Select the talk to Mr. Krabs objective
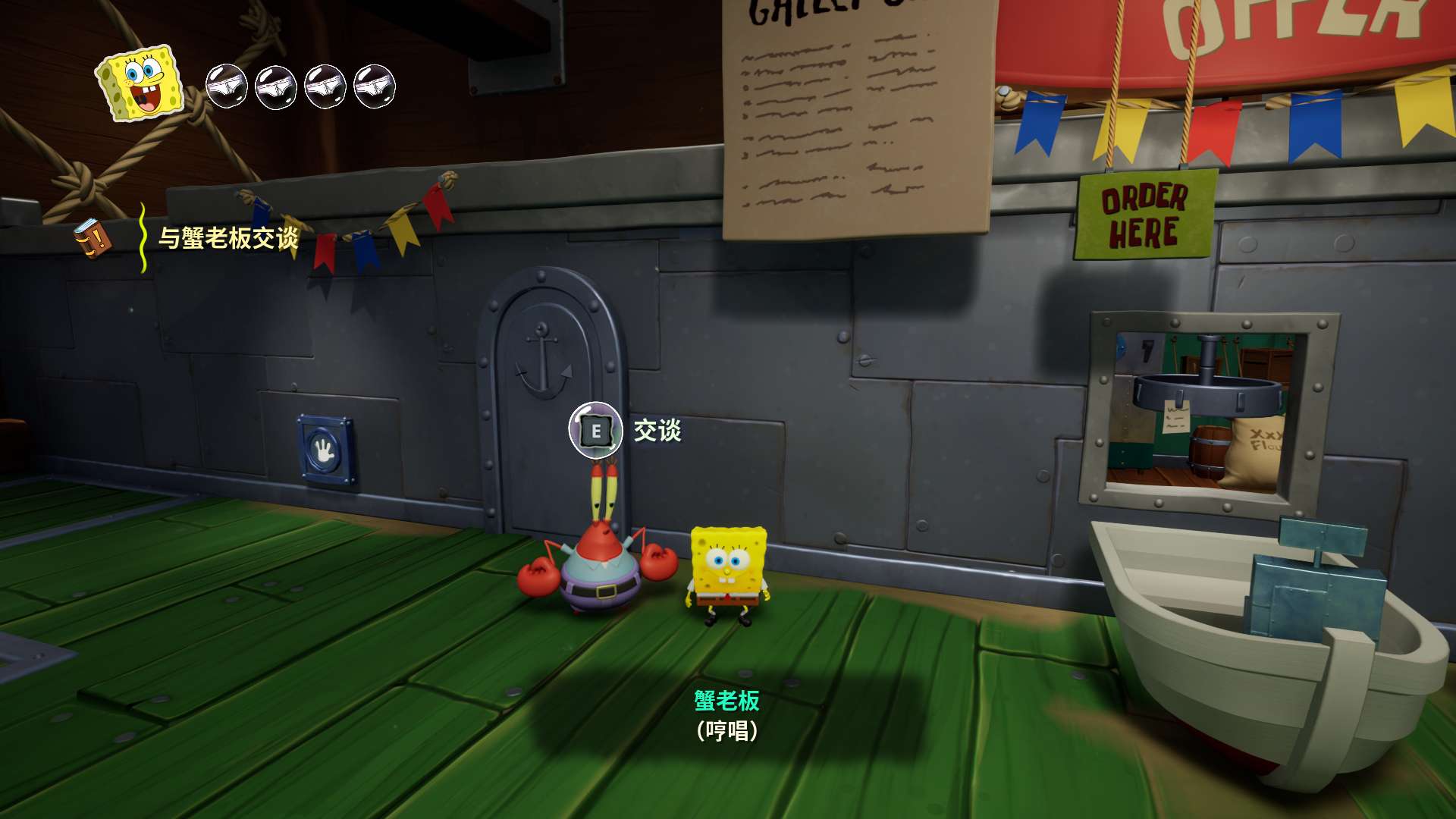 click(x=228, y=238)
